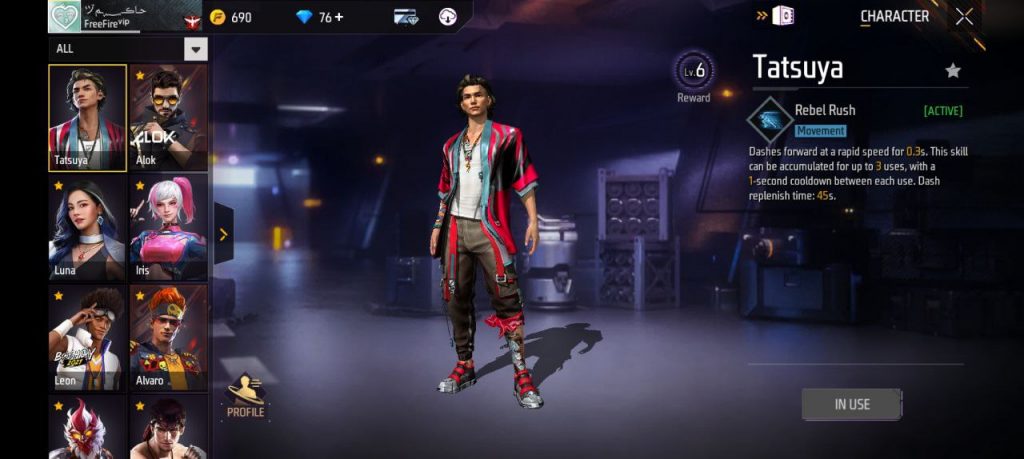
Task: Select the Iris character tile
Action: [168, 227]
